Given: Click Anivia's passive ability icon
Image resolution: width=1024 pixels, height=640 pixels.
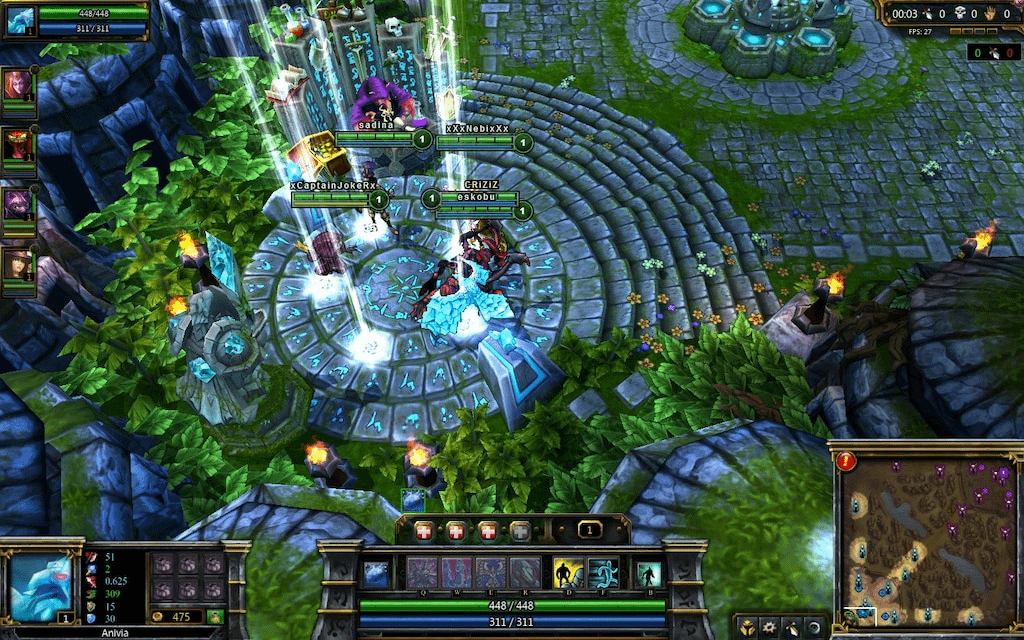Looking at the screenshot, I should [x=376, y=573].
